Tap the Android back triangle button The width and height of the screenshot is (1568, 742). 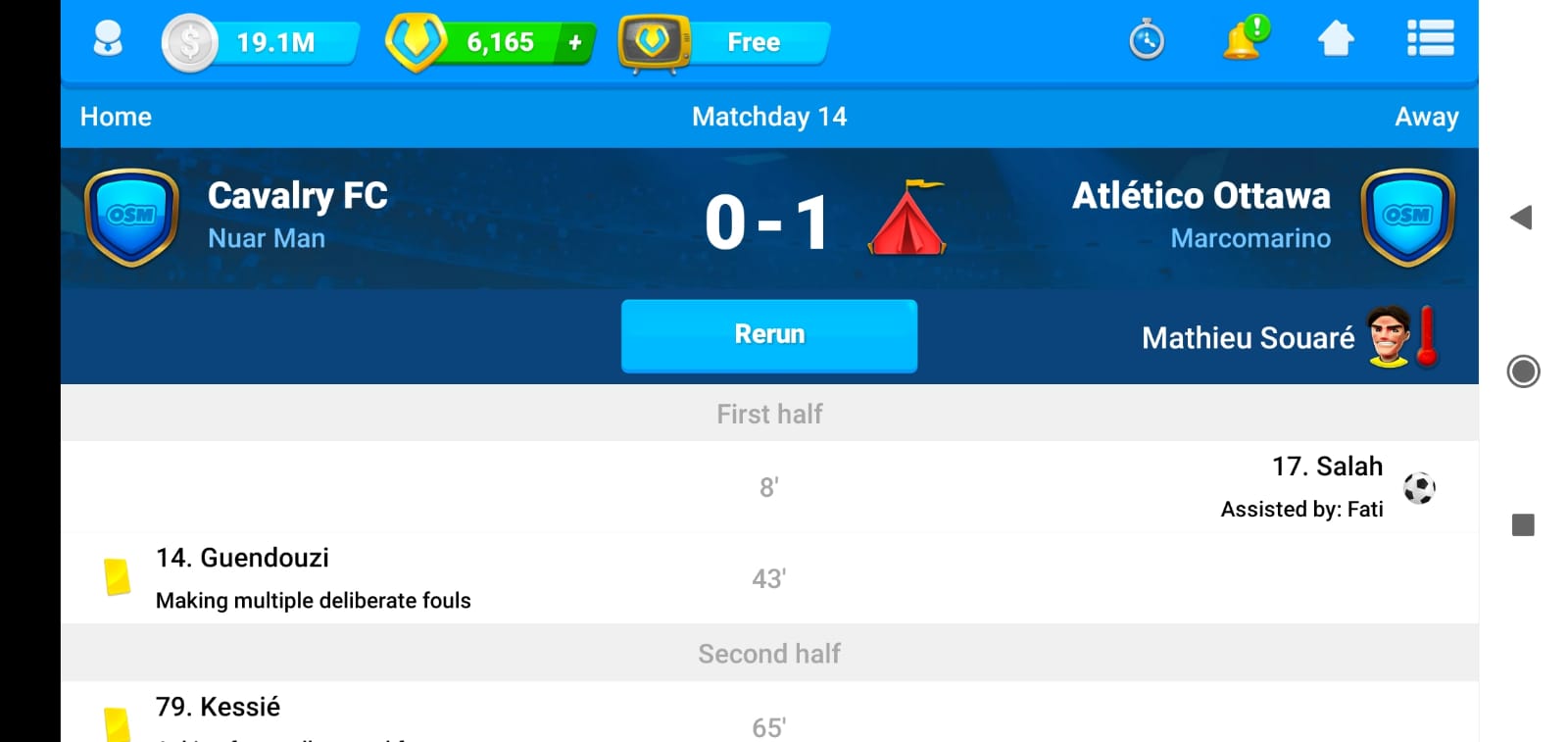(1522, 218)
